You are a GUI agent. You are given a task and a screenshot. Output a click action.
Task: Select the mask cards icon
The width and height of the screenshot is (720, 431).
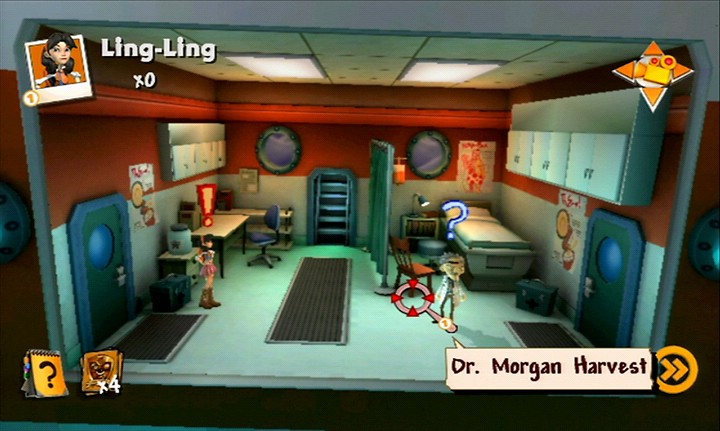[x=100, y=369]
